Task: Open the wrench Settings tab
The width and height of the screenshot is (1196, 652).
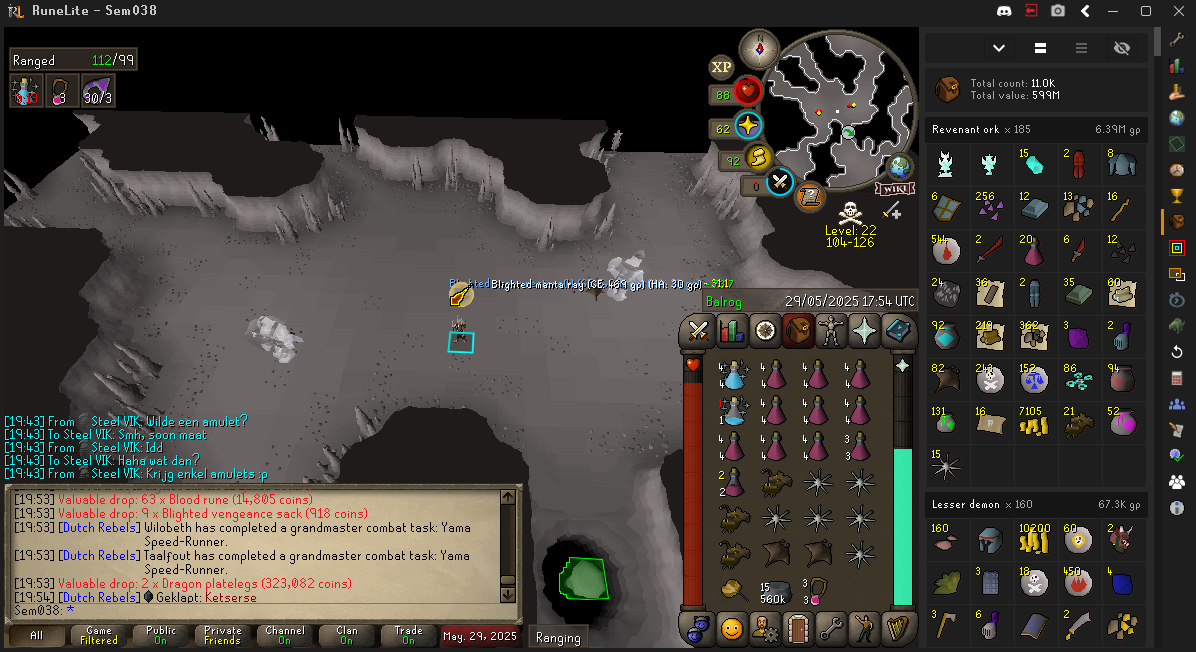Action: pyautogui.click(x=831, y=628)
